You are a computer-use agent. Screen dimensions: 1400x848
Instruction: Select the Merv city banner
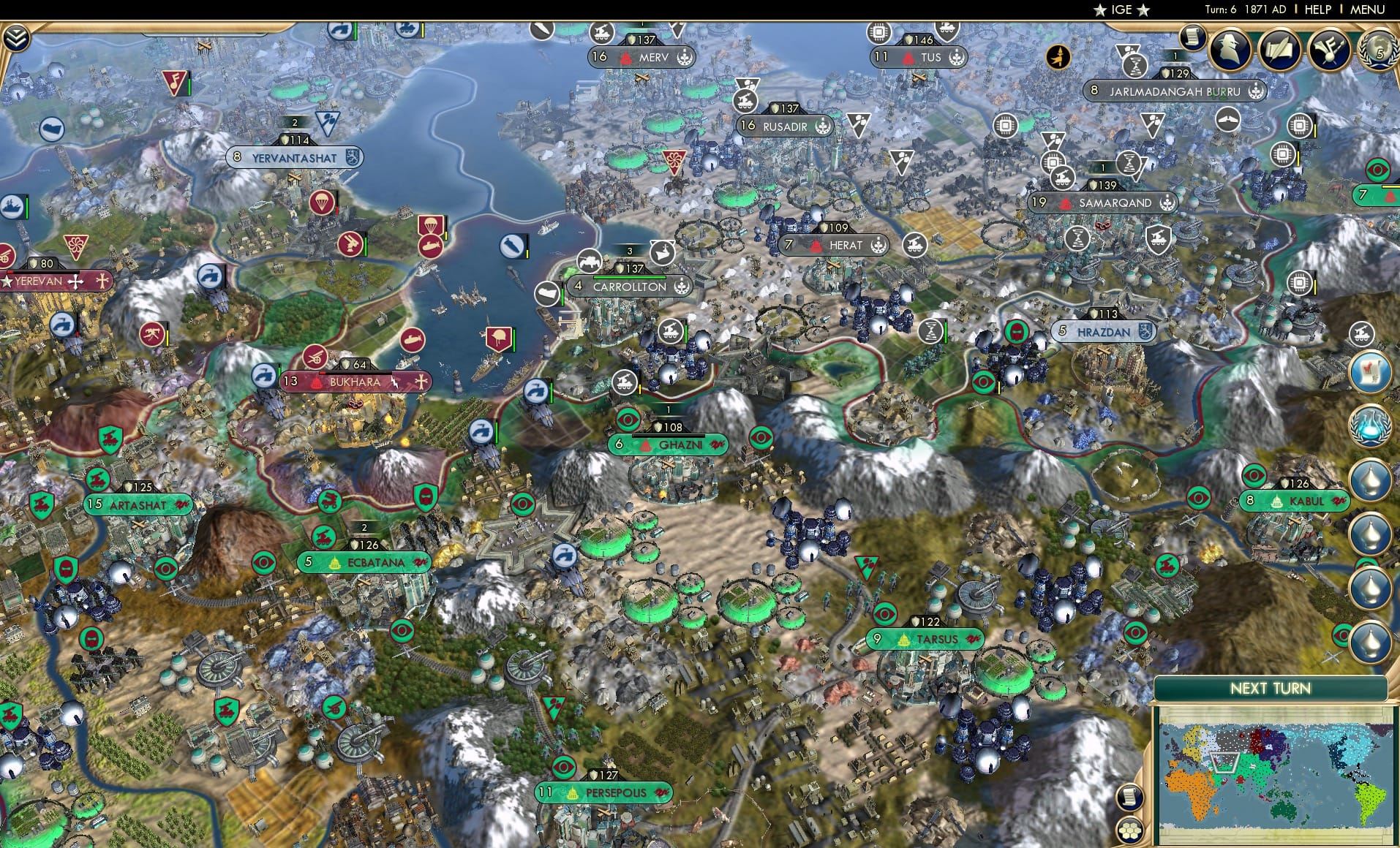point(643,57)
